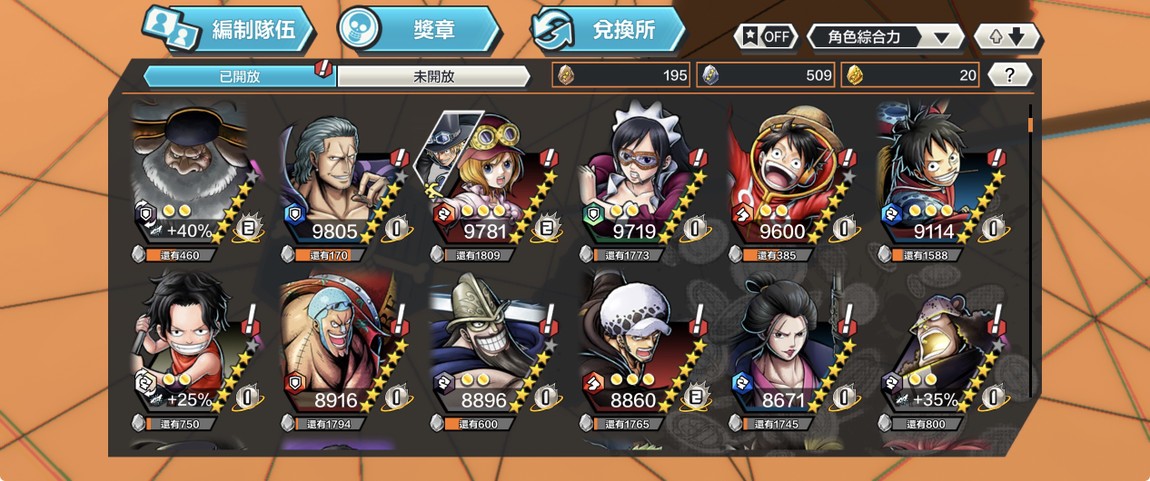
Task: Open the 角色綜合力 sort dropdown
Action: (x=885, y=37)
